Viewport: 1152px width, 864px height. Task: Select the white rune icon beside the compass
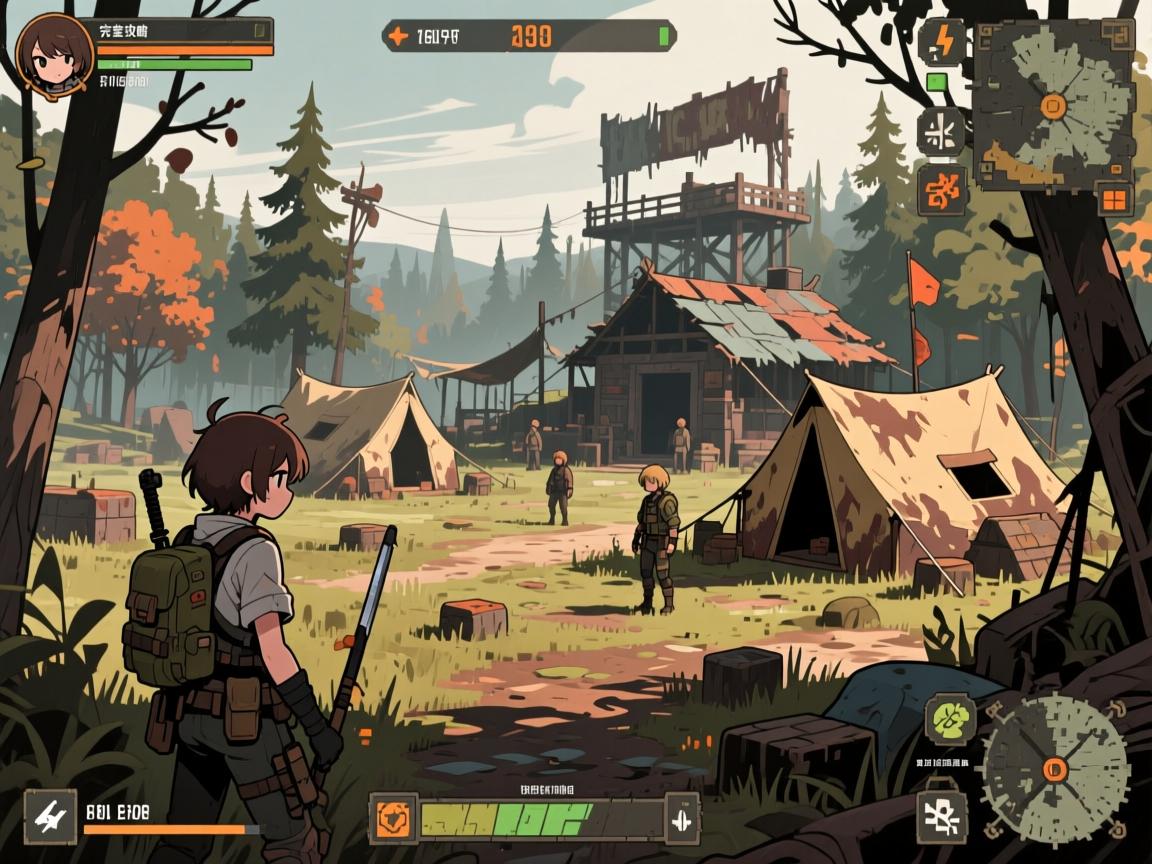942,812
